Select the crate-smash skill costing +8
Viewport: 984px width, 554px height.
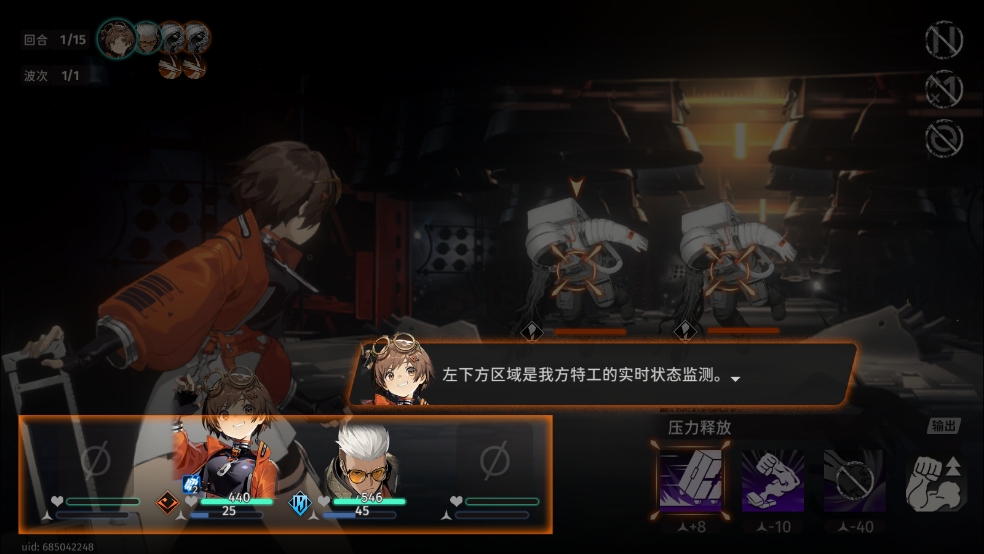pyautogui.click(x=691, y=480)
